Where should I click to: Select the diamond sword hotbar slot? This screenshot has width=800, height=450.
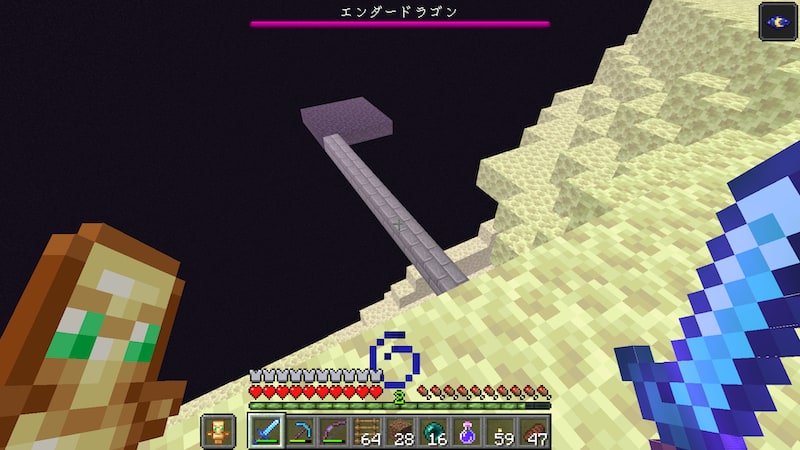click(x=266, y=431)
